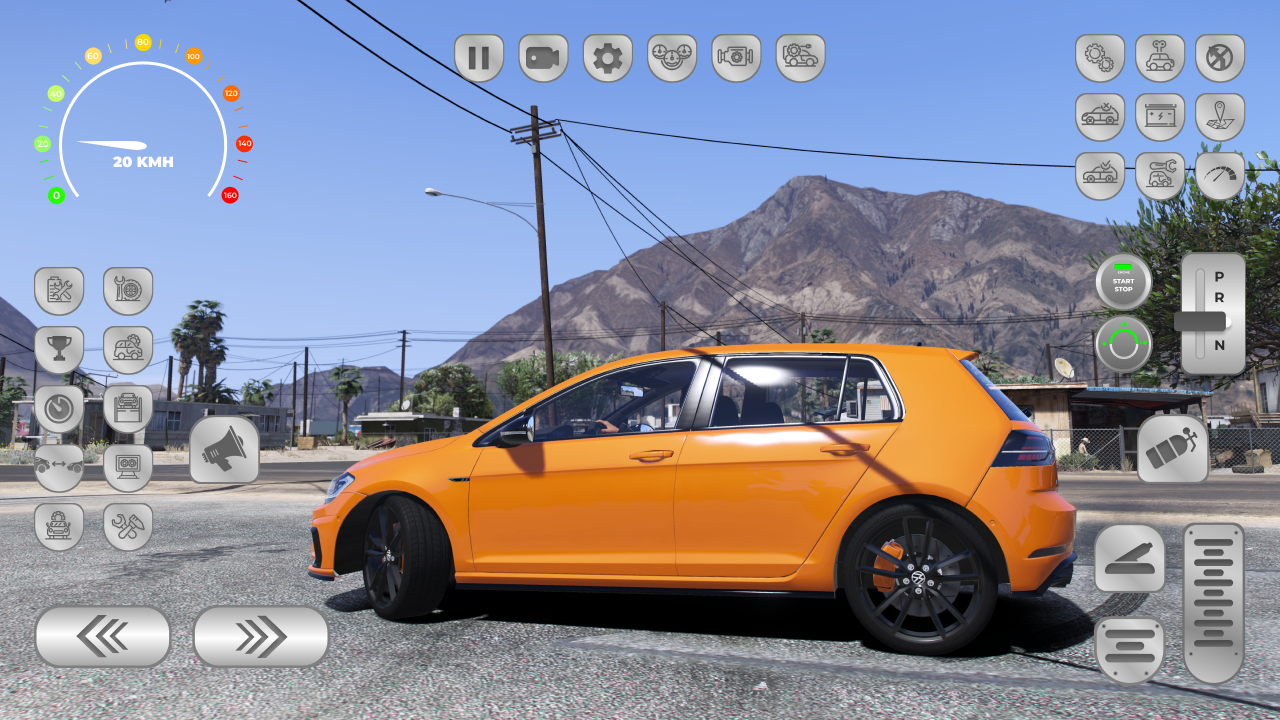The width and height of the screenshot is (1280, 720).
Task: Pull the handbrake lever button
Action: click(1129, 558)
